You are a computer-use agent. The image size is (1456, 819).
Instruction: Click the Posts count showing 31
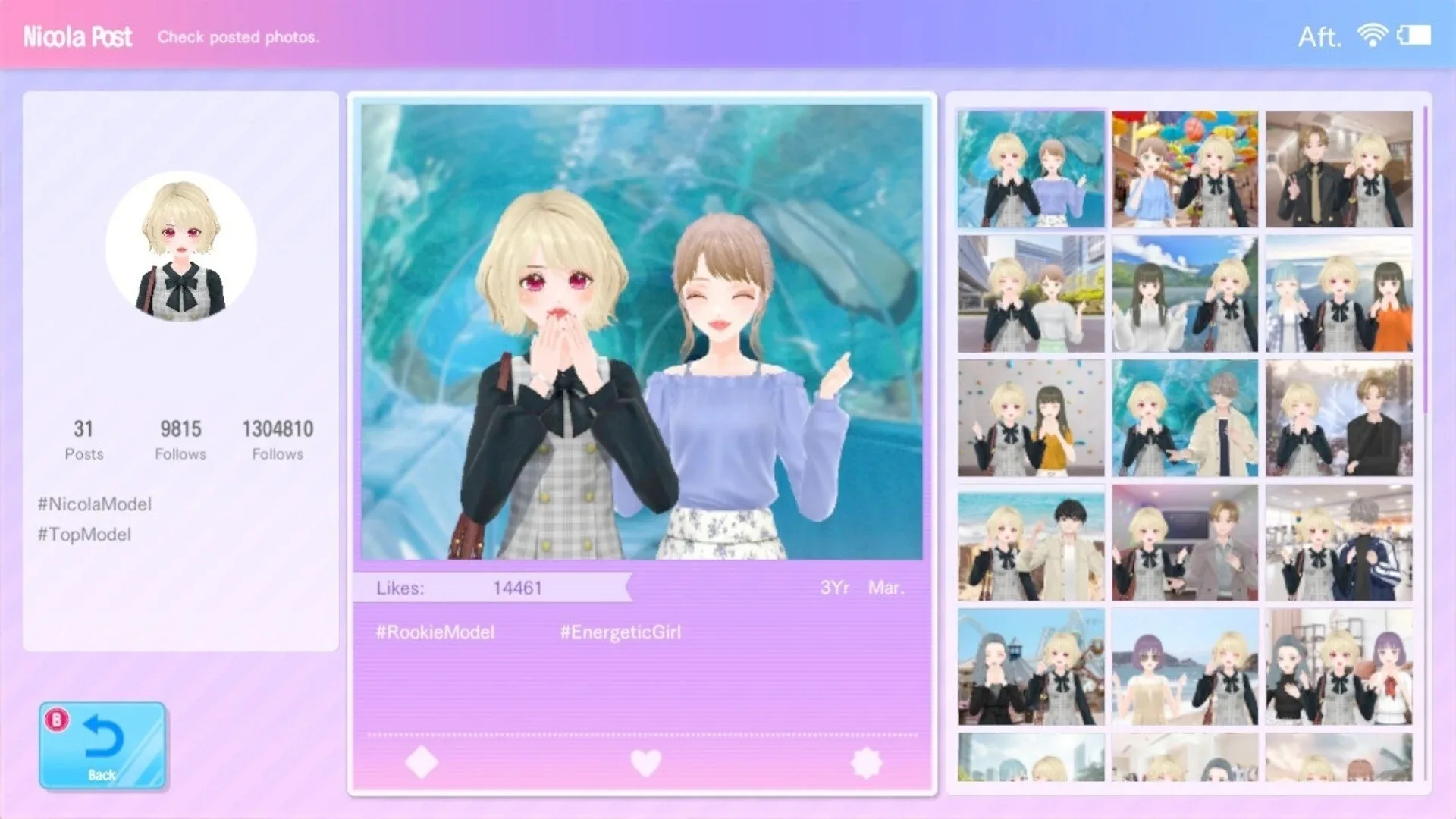pos(84,438)
